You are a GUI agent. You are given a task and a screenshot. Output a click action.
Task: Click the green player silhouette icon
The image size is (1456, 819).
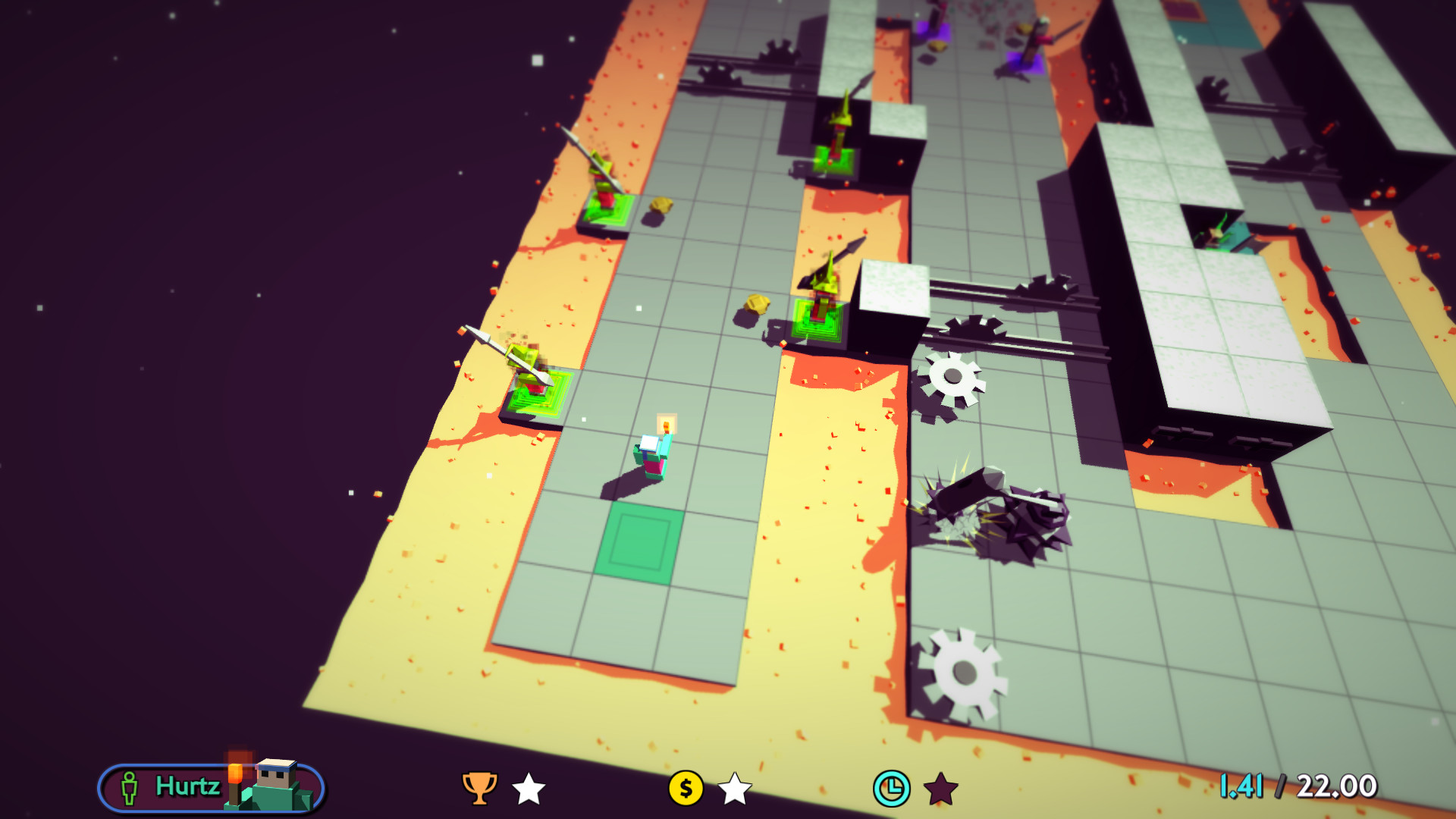pyautogui.click(x=130, y=790)
